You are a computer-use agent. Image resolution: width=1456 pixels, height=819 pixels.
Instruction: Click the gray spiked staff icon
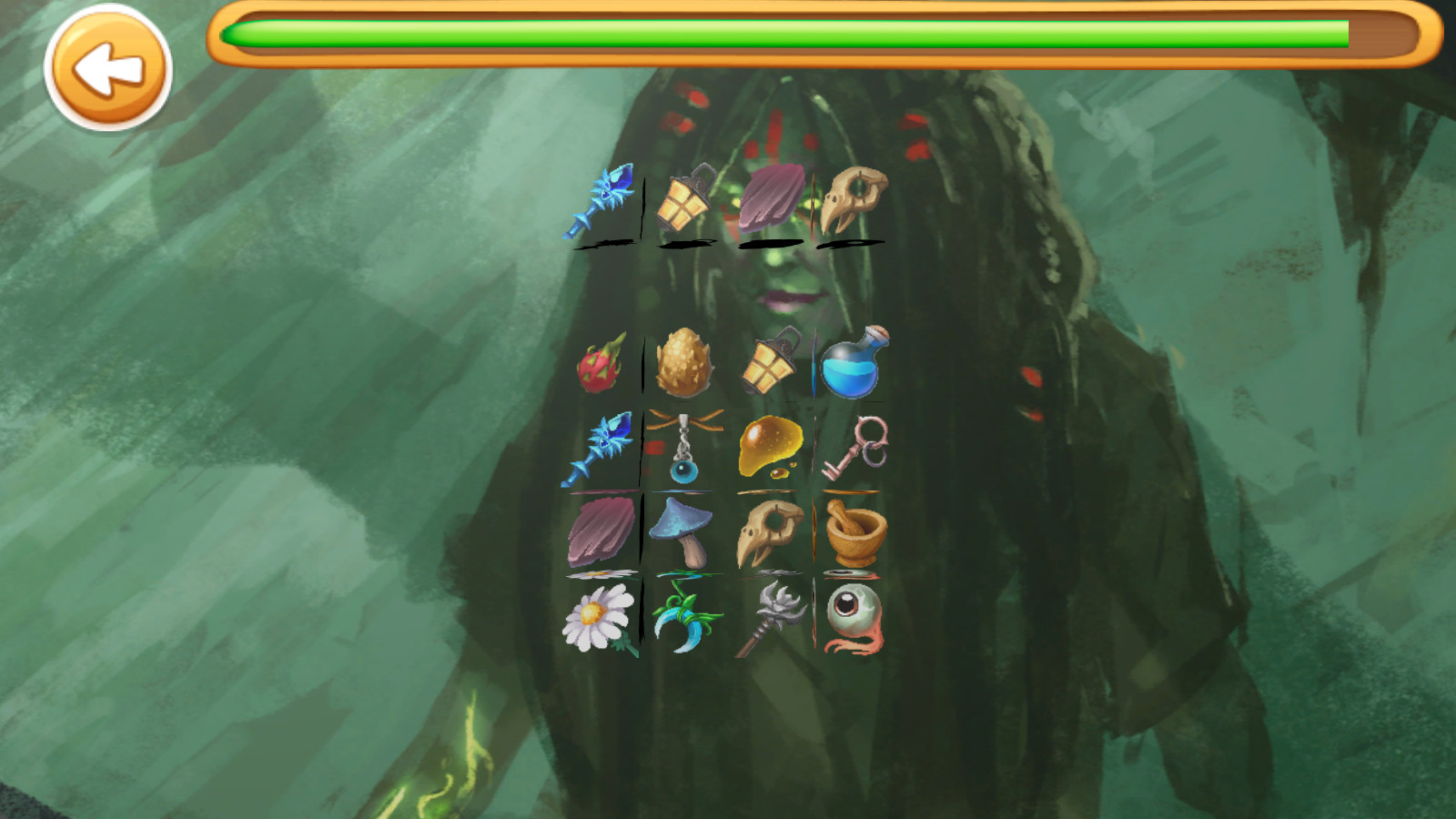coord(770,619)
